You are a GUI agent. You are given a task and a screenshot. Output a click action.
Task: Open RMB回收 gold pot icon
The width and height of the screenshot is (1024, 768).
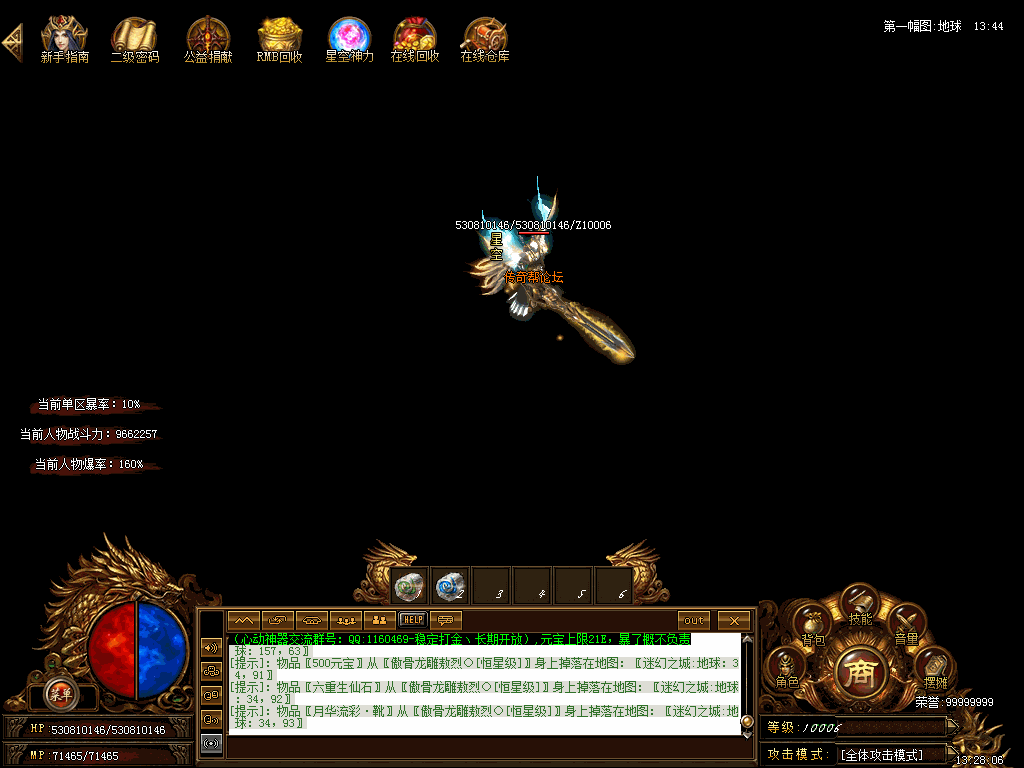pos(279,38)
